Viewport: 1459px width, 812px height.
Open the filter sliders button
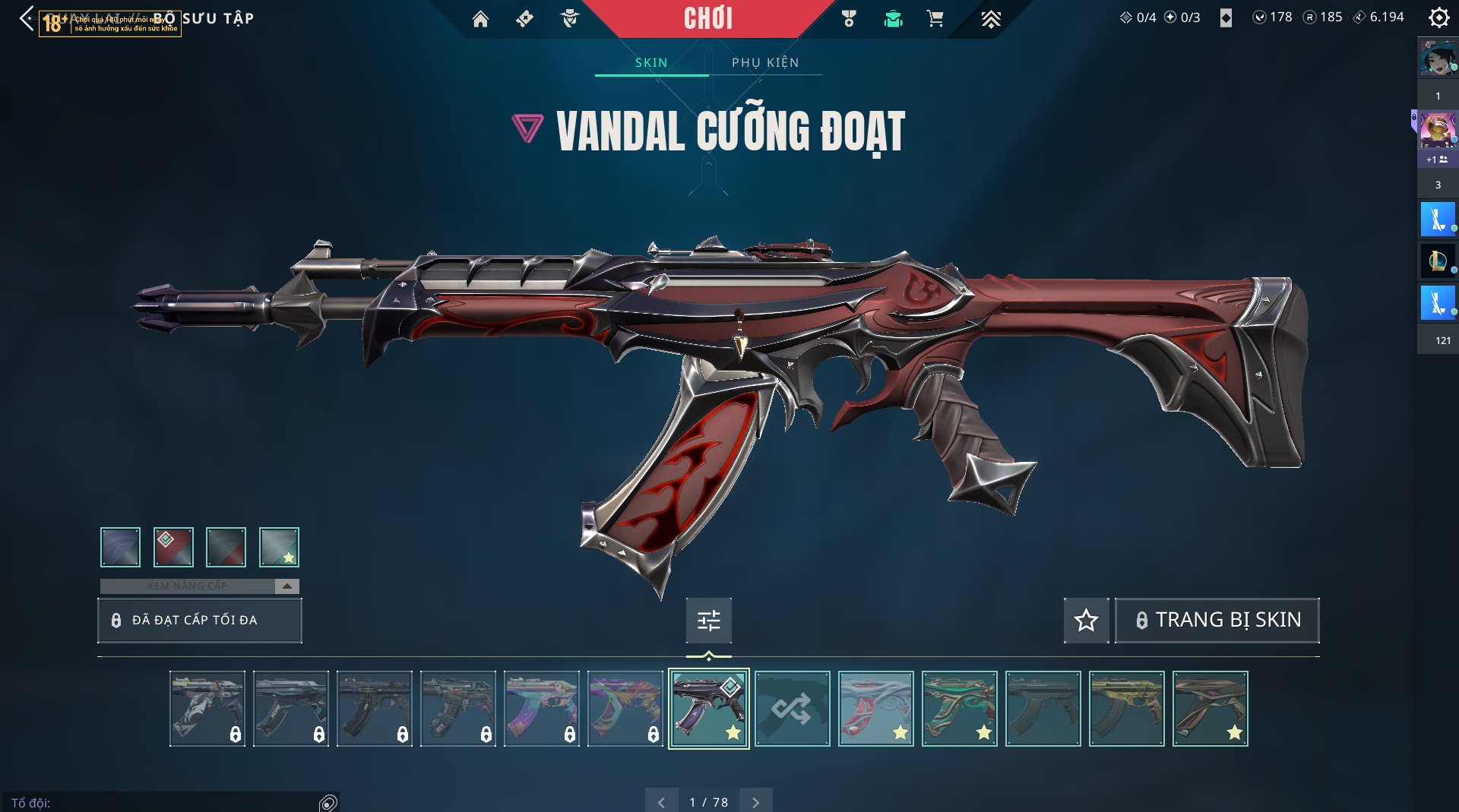coord(708,621)
